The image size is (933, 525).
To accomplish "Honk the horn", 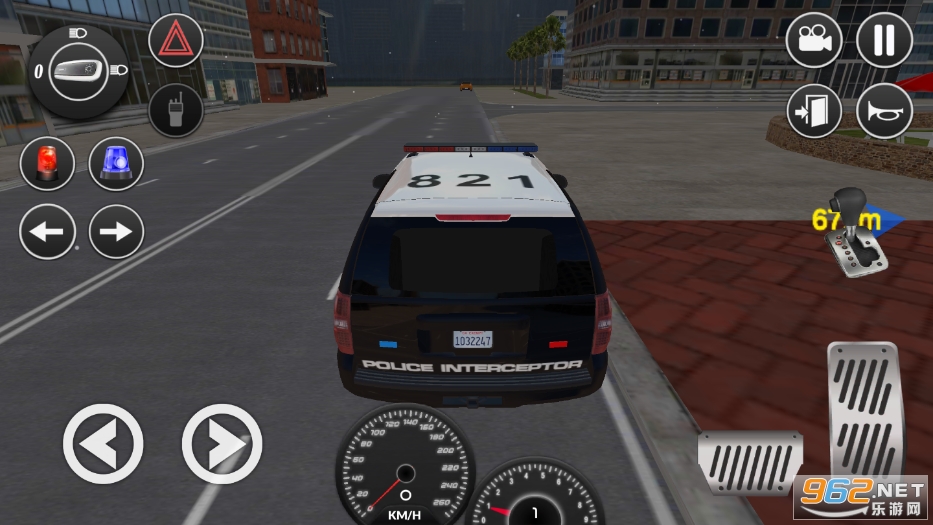I will coord(884,110).
